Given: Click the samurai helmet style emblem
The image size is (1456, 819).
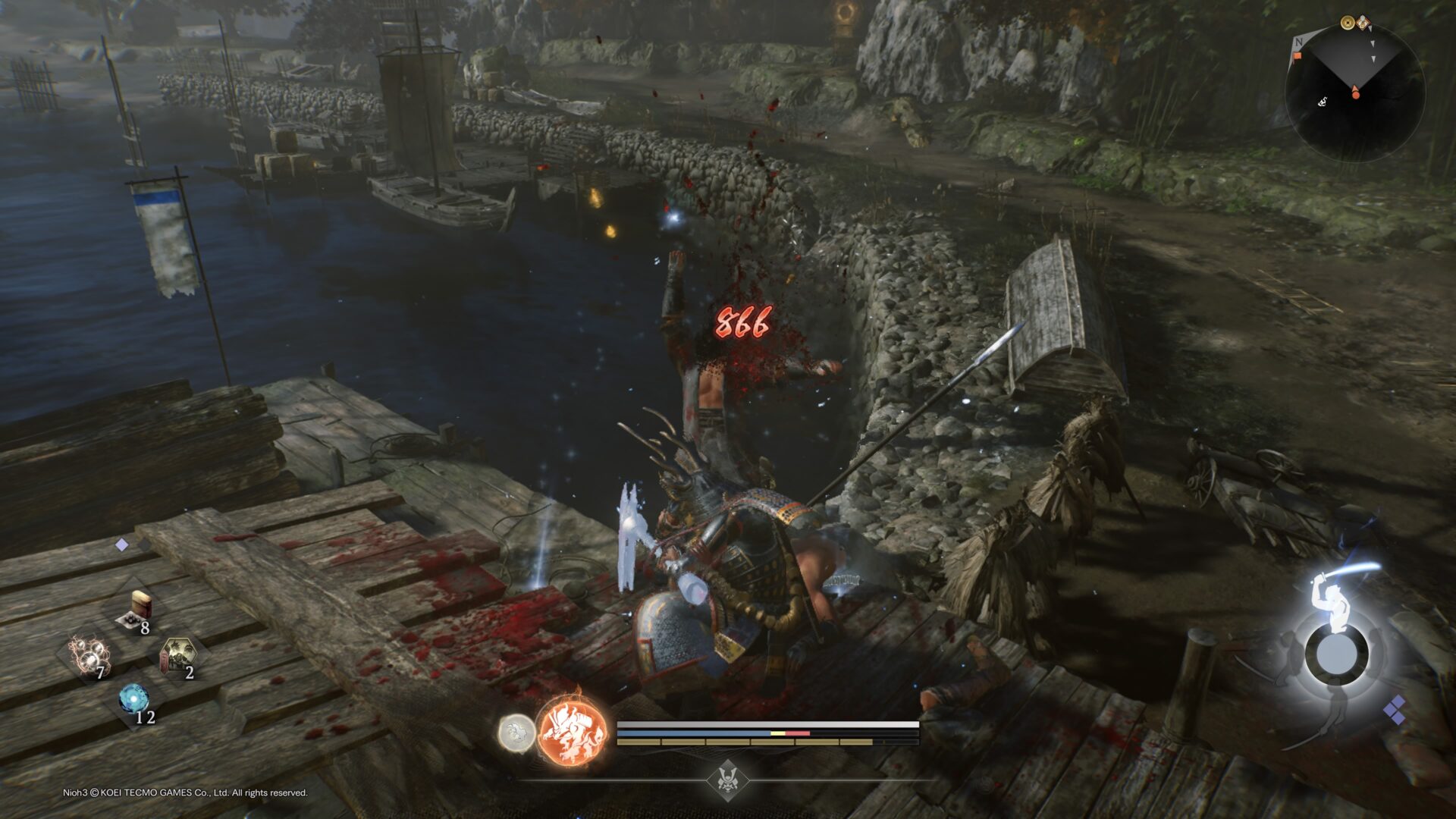Looking at the screenshot, I should [x=726, y=779].
